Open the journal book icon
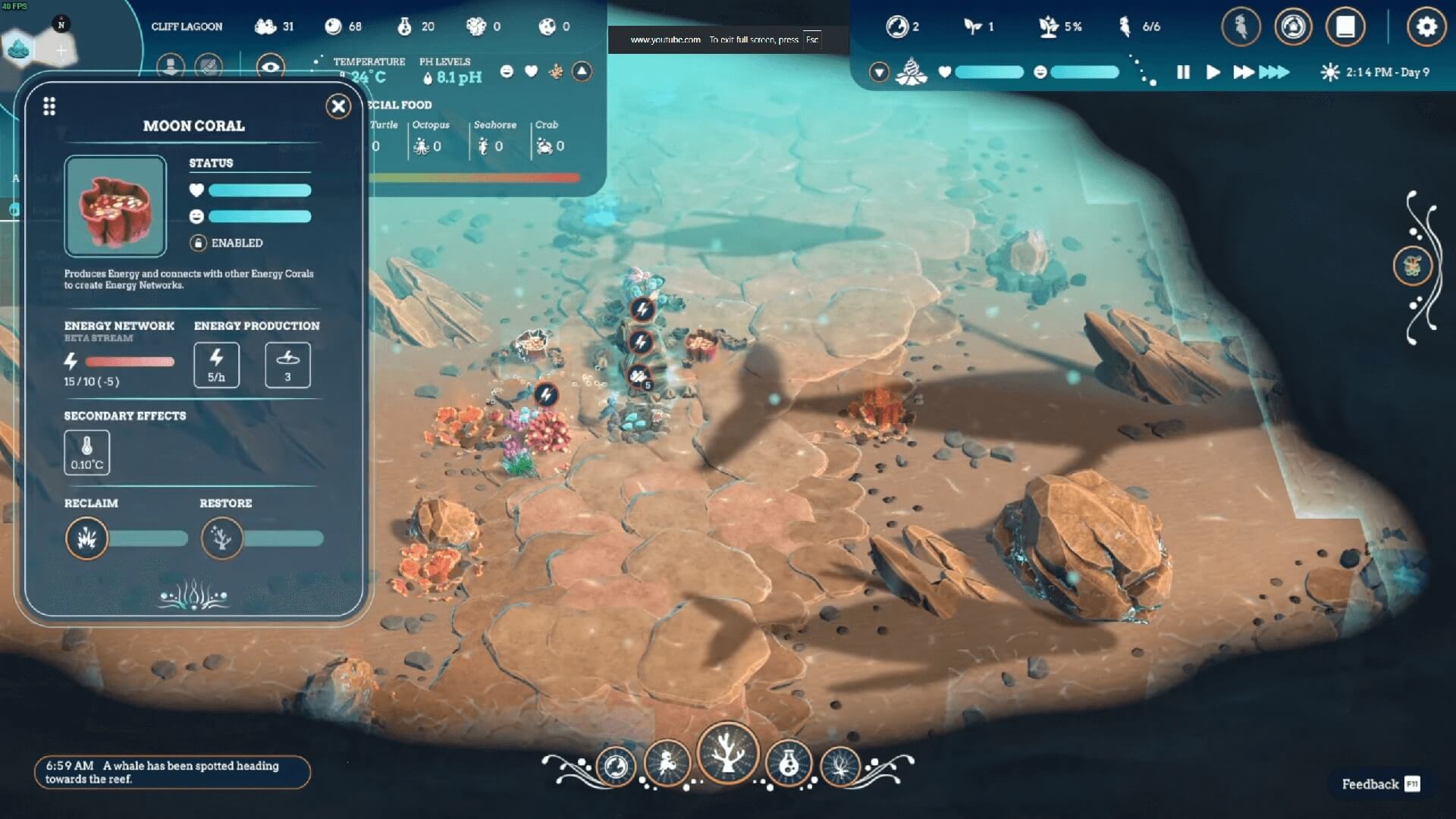The image size is (1456, 819). 1345,27
